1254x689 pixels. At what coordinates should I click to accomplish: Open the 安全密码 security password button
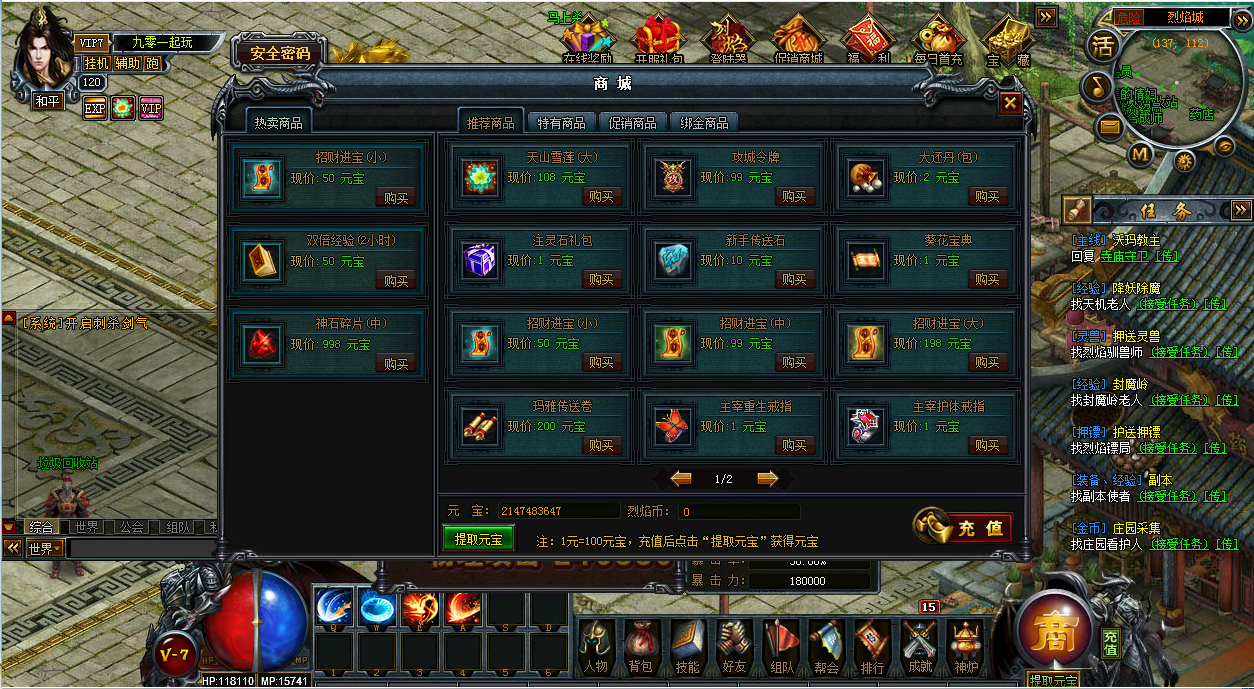point(279,54)
